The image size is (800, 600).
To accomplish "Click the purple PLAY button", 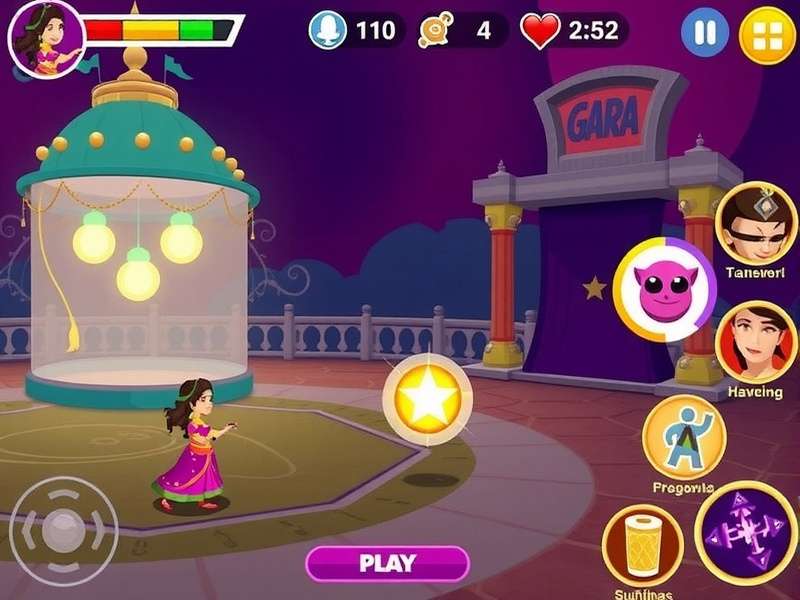I will (x=387, y=563).
